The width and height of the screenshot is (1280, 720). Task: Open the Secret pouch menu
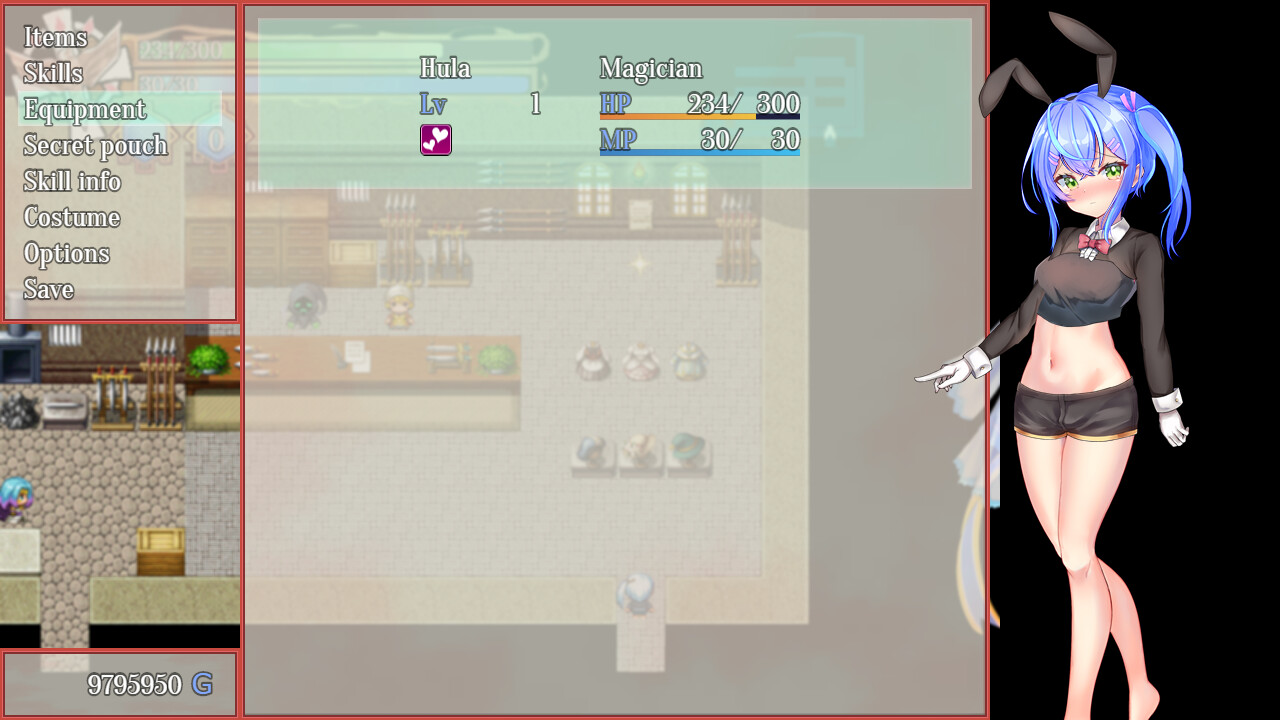[95, 145]
